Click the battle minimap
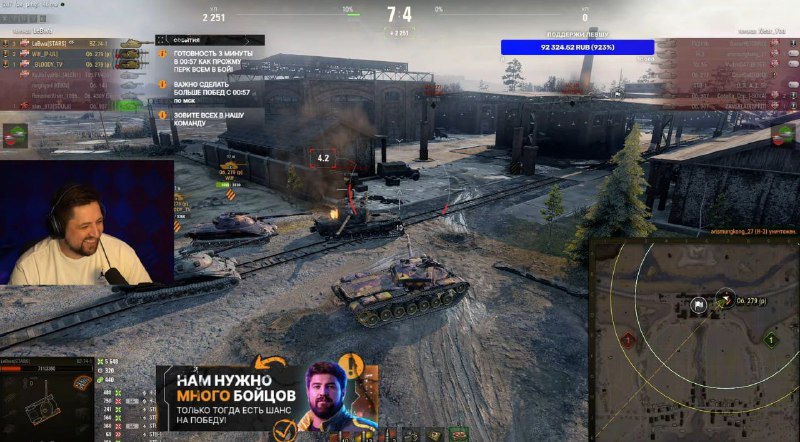Image resolution: width=800 pixels, height=442 pixels. [x=693, y=340]
